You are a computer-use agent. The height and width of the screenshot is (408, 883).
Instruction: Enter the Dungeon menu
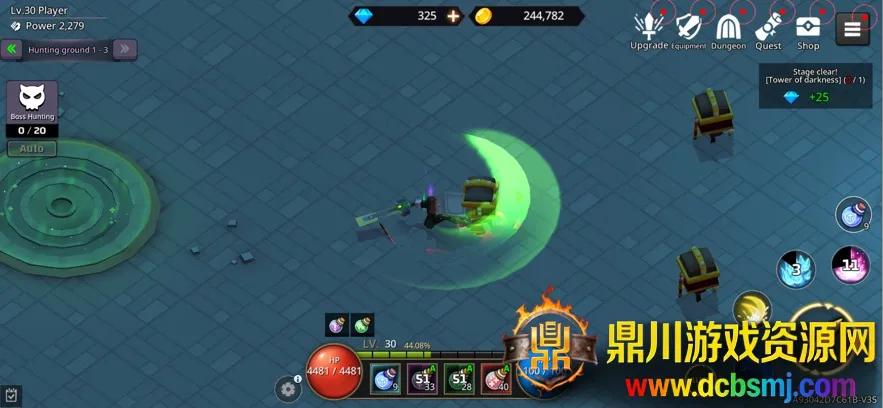coord(729,28)
